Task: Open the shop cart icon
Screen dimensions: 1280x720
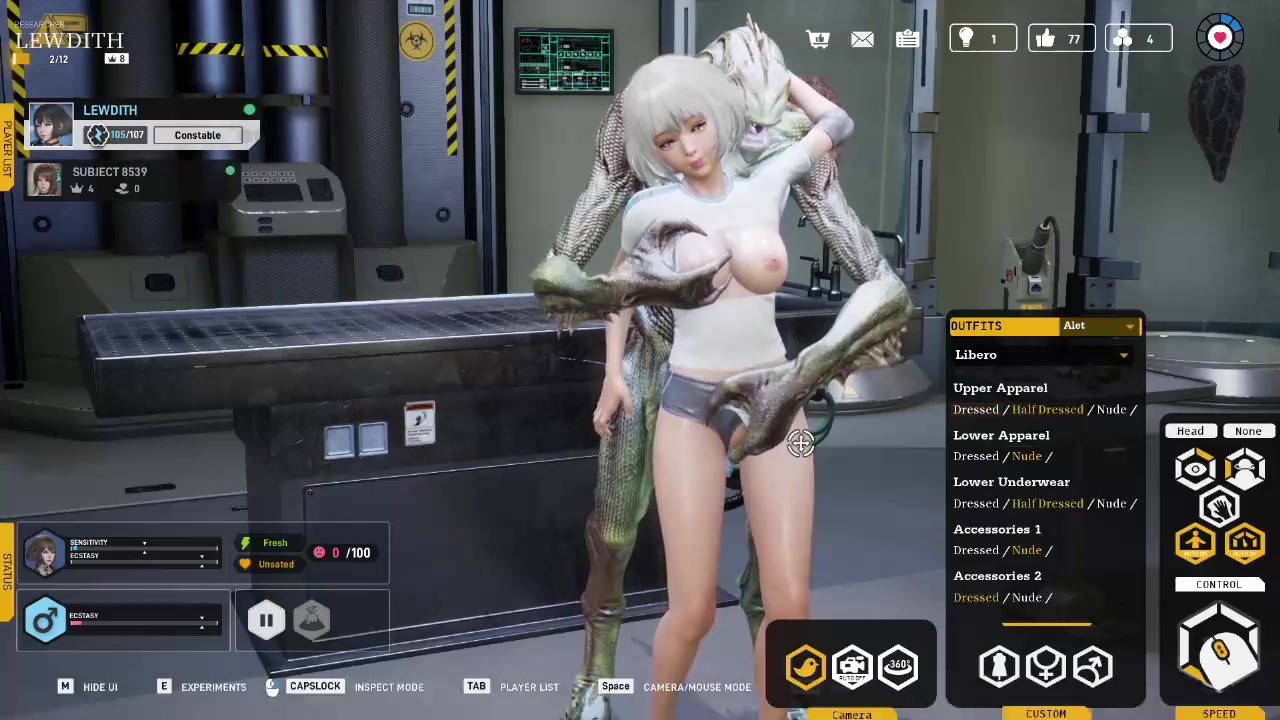Action: click(818, 39)
